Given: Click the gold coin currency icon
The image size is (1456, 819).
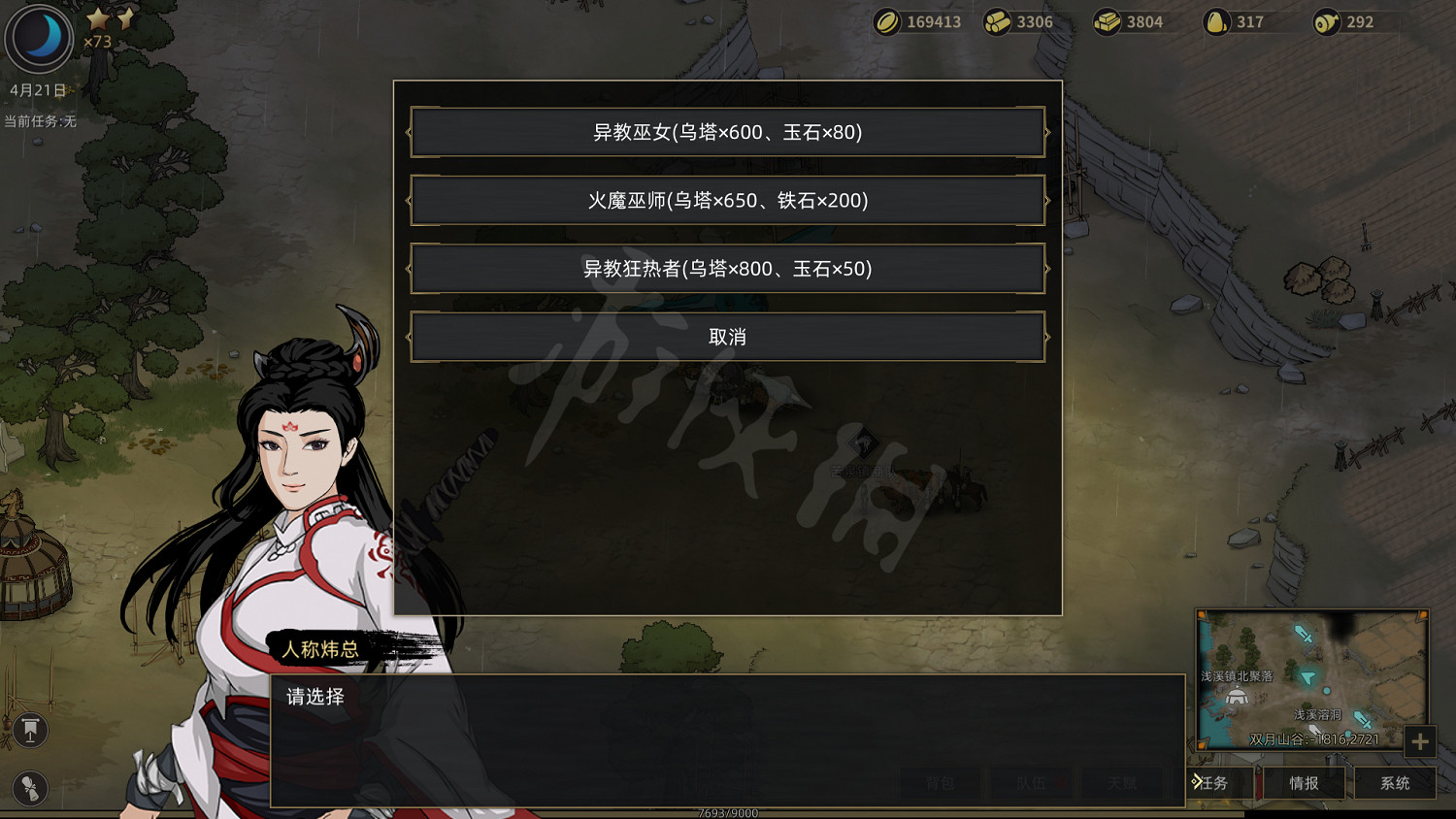Looking at the screenshot, I should tap(889, 21).
